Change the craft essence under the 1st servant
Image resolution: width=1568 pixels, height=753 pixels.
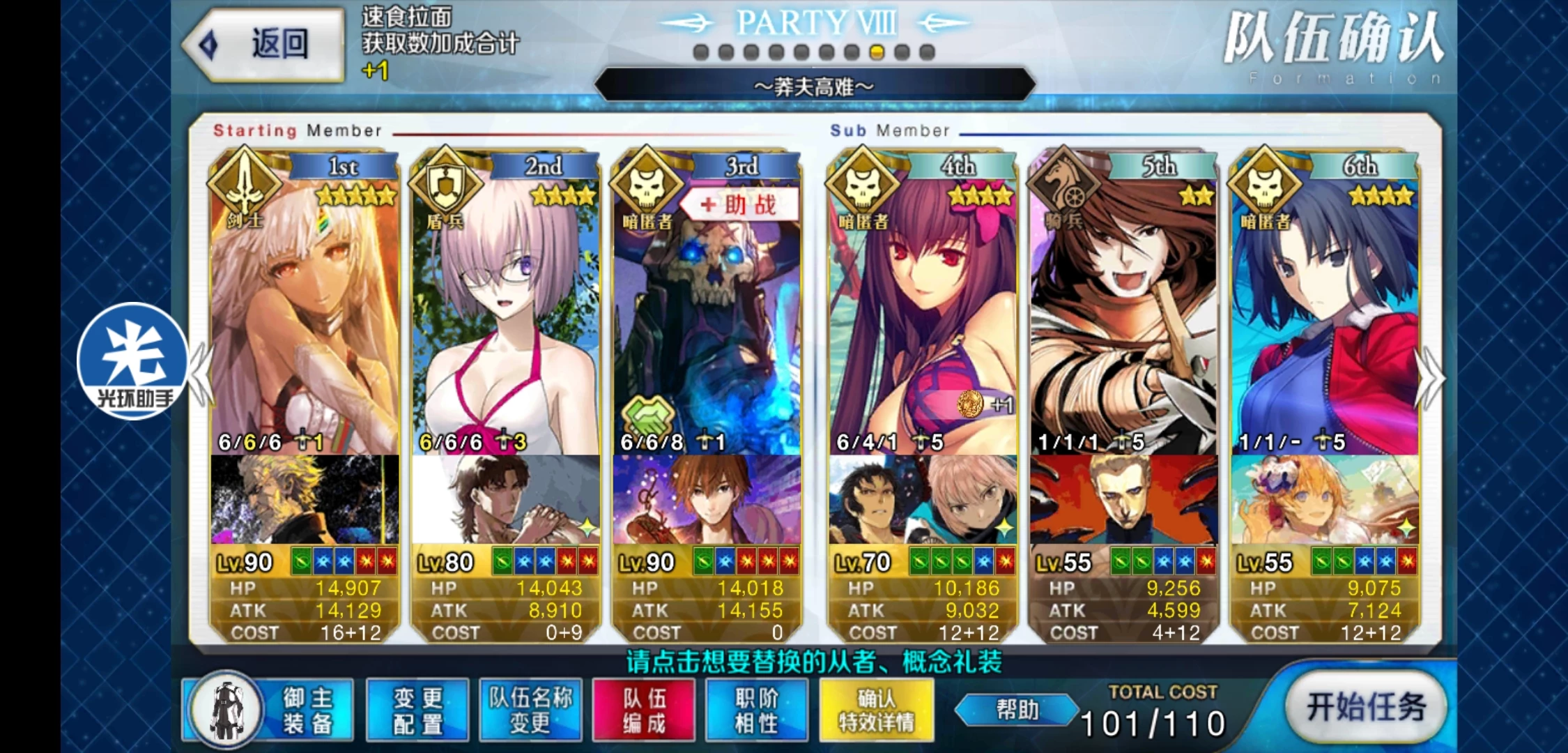[305, 500]
